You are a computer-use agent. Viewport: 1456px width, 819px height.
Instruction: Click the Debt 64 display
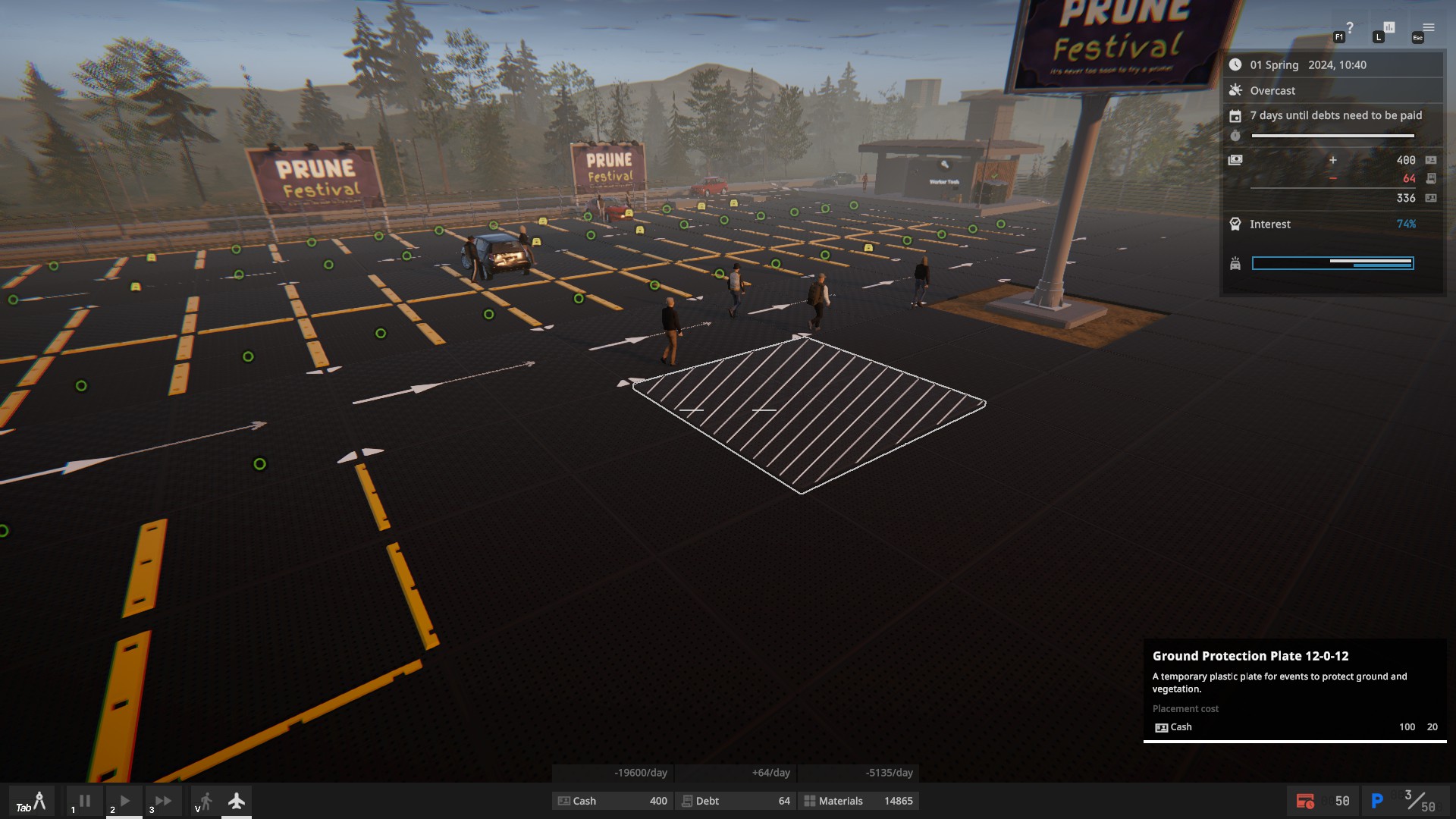734,801
